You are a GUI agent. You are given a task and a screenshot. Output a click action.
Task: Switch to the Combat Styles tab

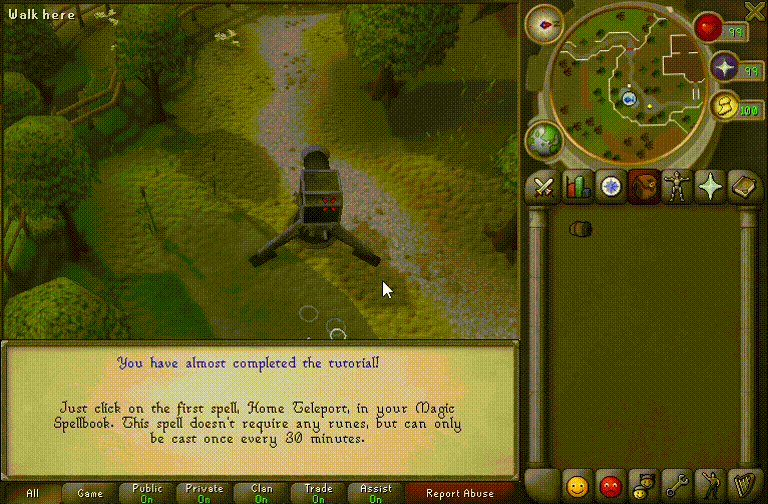543,186
